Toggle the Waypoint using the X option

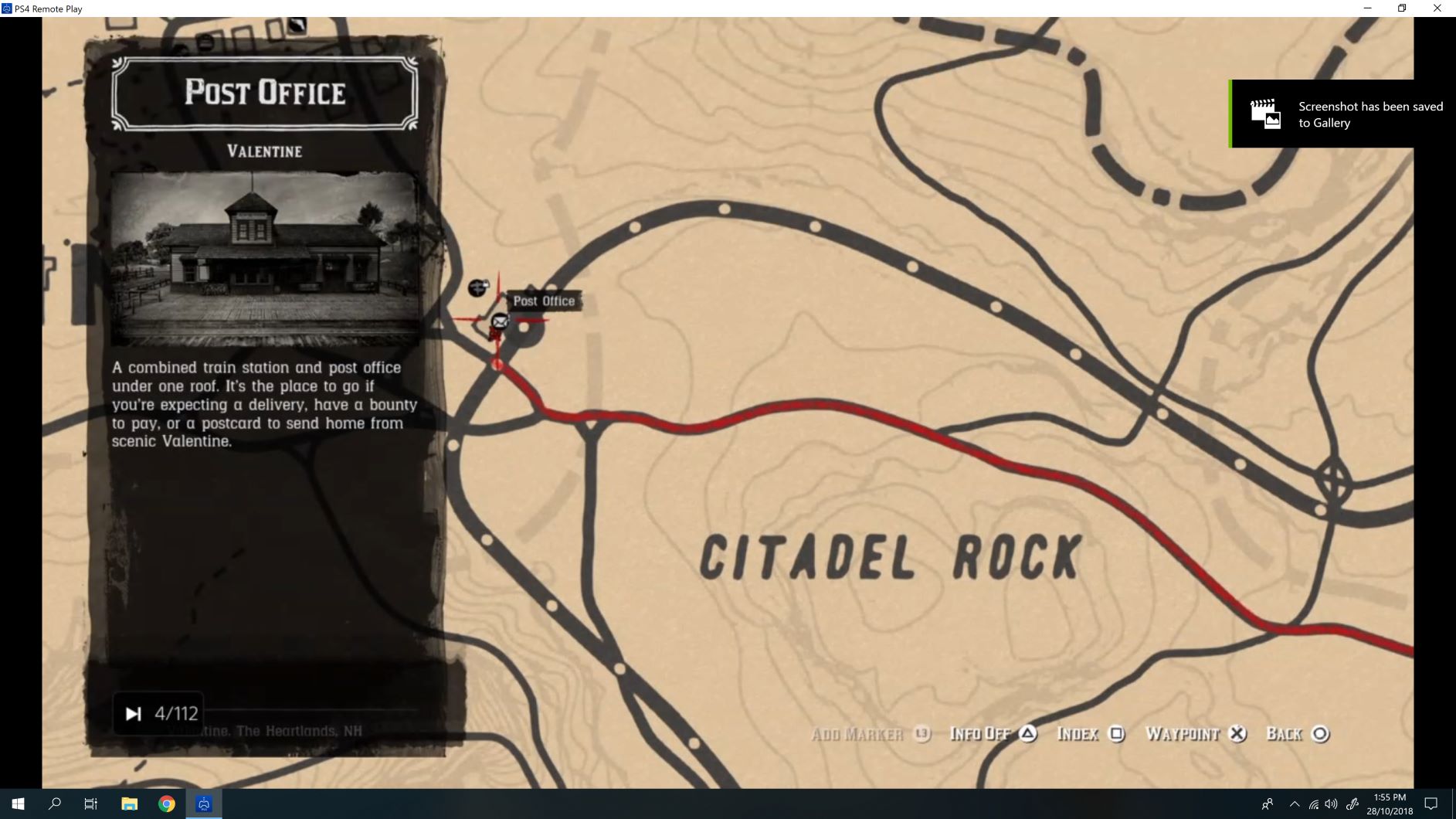(x=1237, y=735)
